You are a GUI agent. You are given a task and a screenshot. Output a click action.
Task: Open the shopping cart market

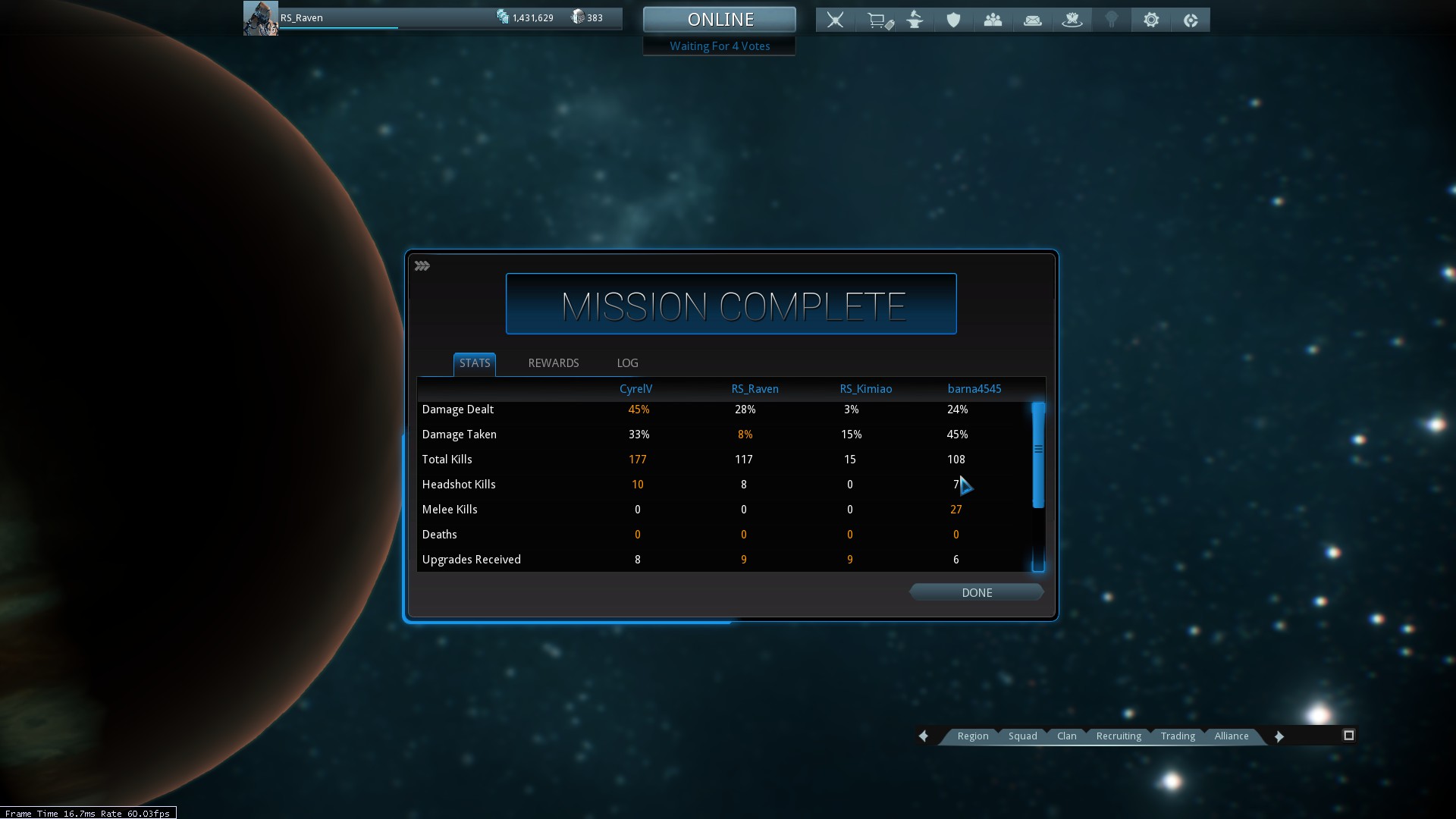pos(879,20)
